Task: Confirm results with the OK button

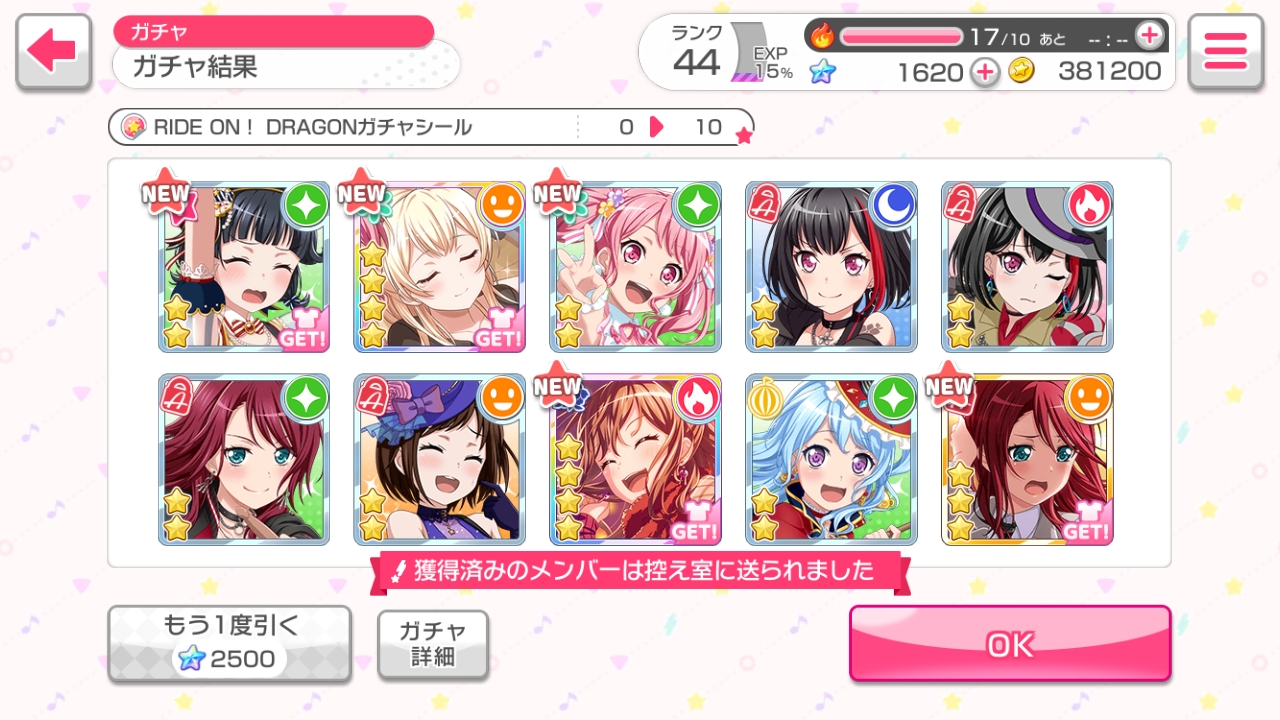Action: pyautogui.click(x=1010, y=644)
